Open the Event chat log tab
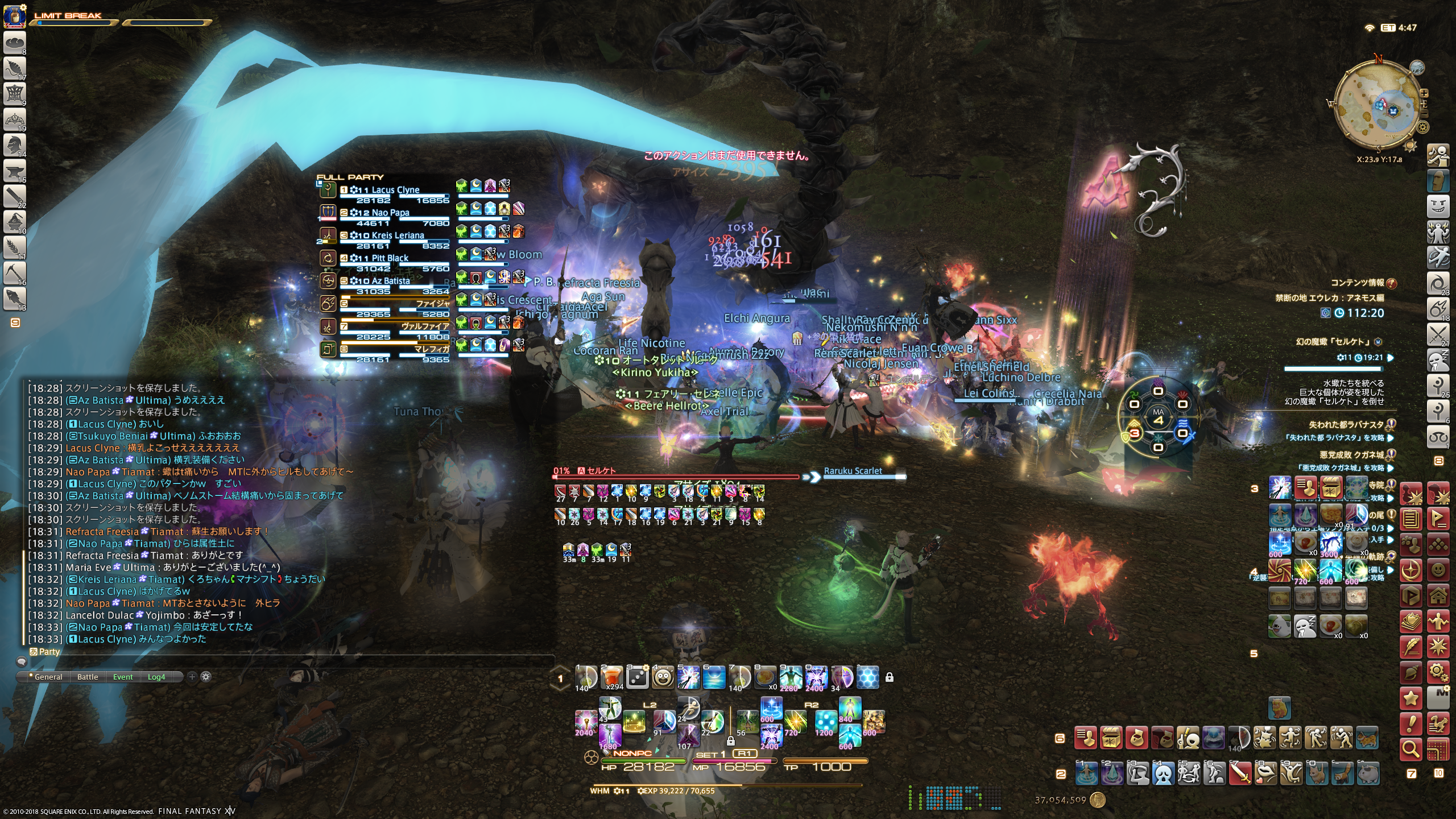1456x819 pixels. (x=123, y=677)
